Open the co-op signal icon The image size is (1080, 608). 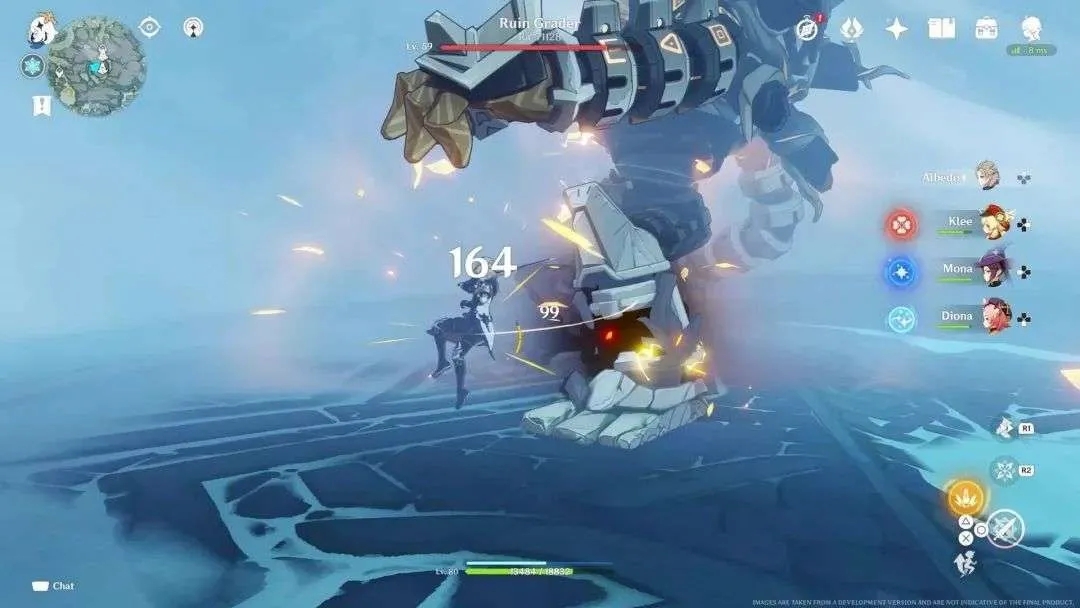(x=193, y=27)
